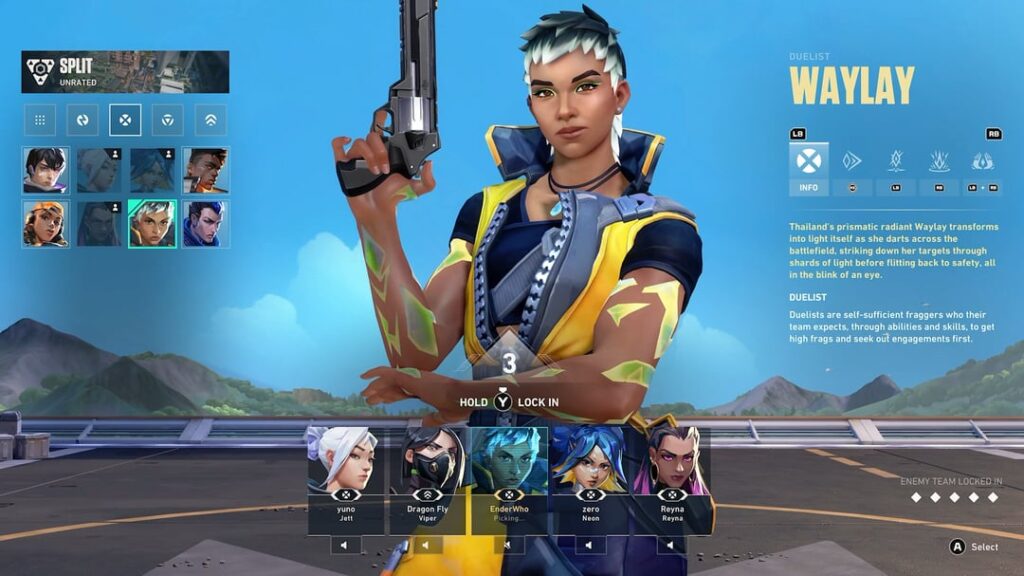The height and width of the screenshot is (576, 1024).
Task: Pick the Yoru agent portrait
Action: coord(206,224)
